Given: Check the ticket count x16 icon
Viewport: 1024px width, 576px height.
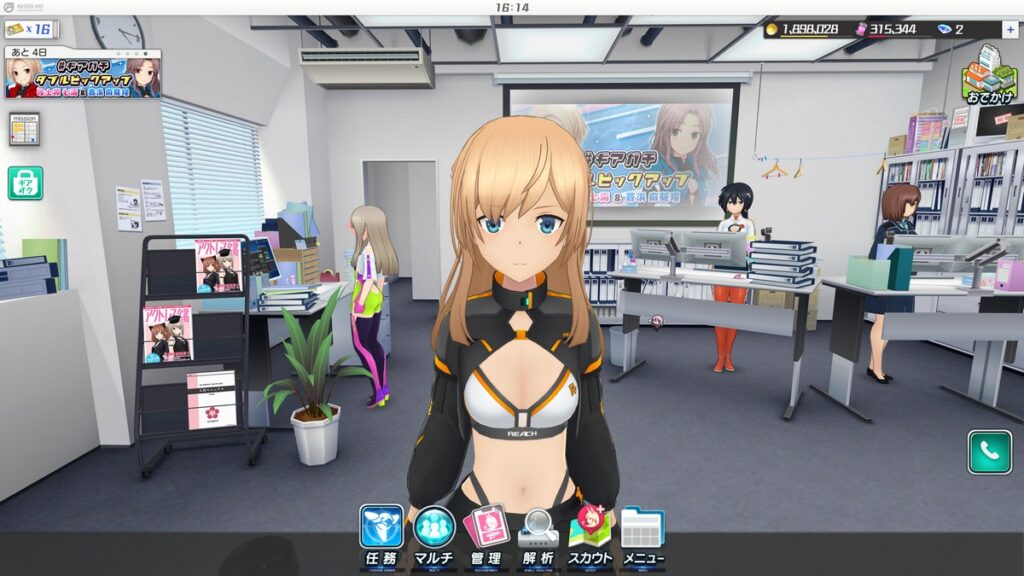Looking at the screenshot, I should coord(31,29).
